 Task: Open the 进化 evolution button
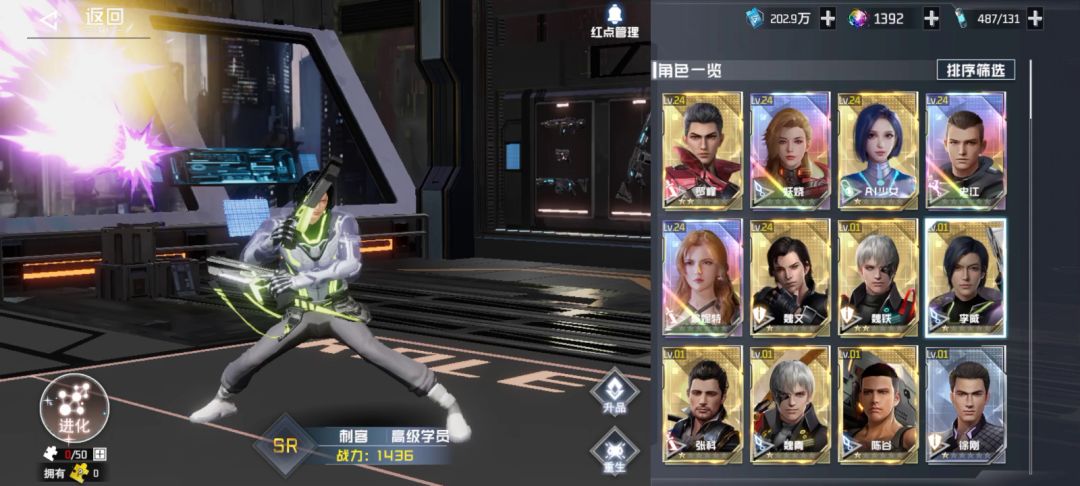click(x=72, y=408)
